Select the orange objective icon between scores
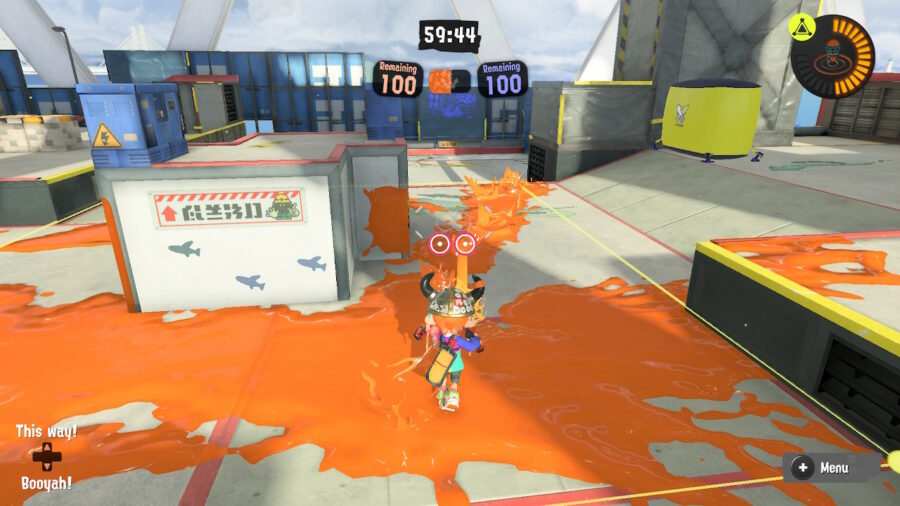The image size is (900, 506). 440,80
